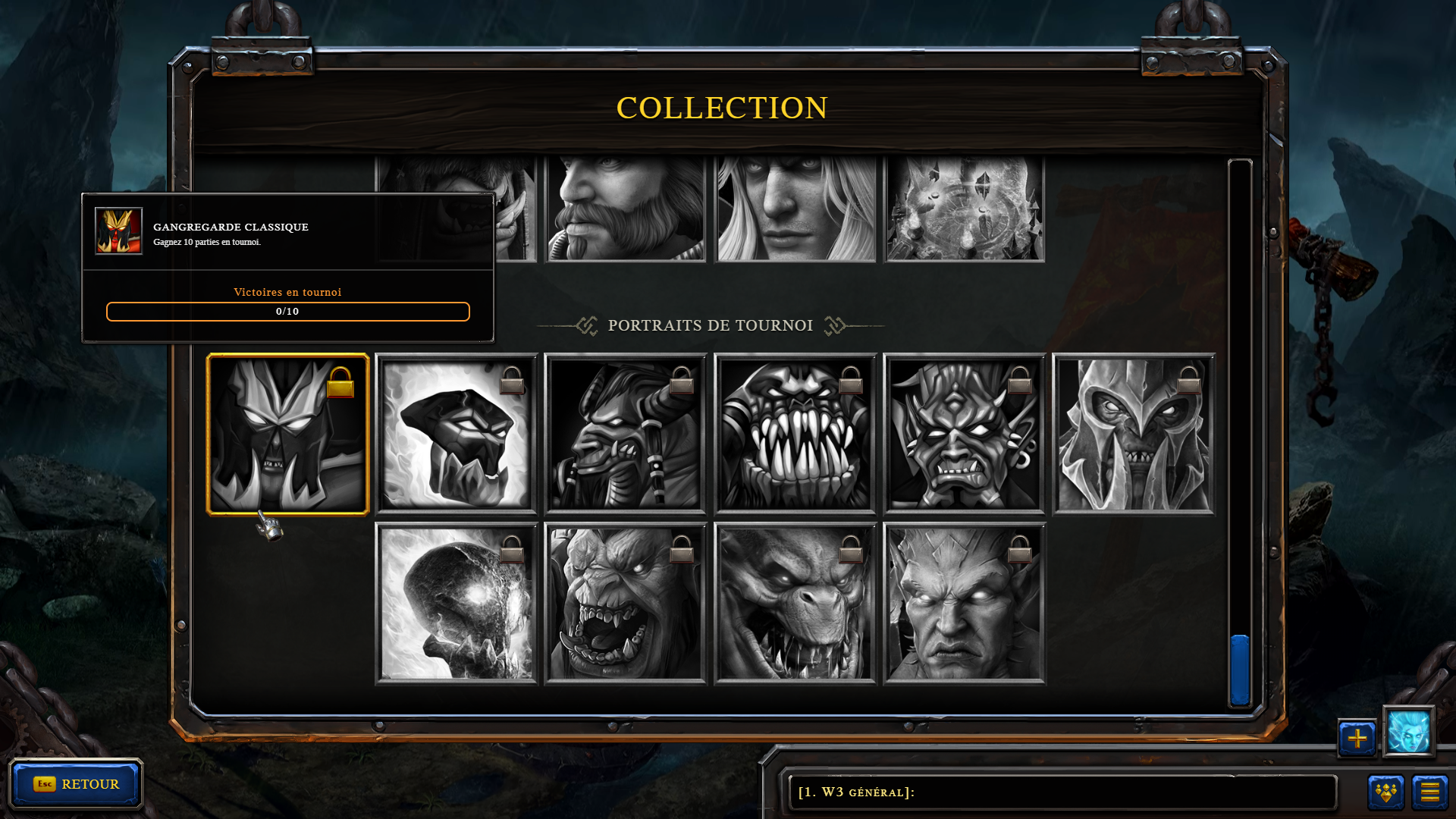Select the locked stern night elf portrait

(x=965, y=604)
